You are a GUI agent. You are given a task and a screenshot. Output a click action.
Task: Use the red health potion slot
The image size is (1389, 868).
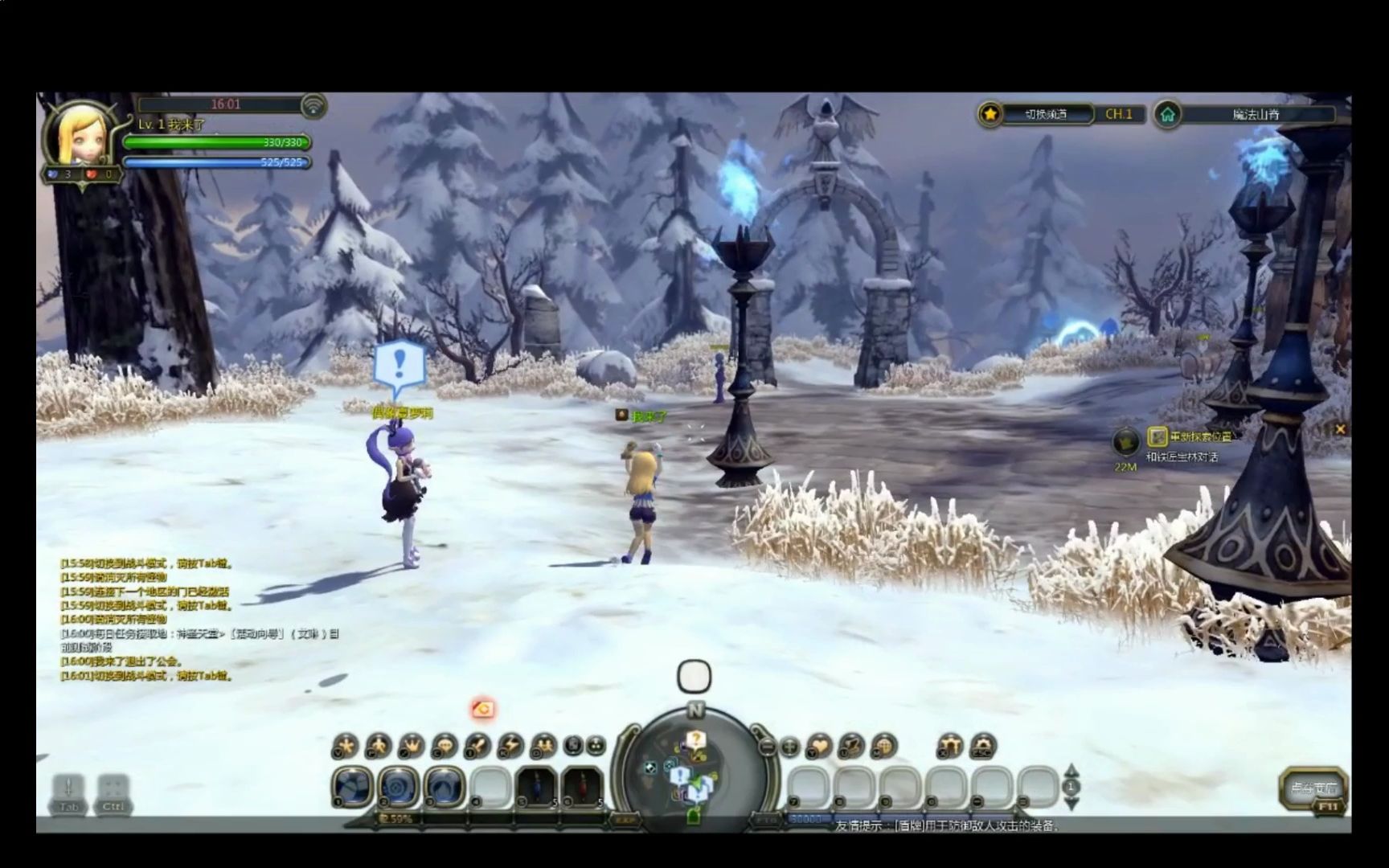tap(582, 786)
